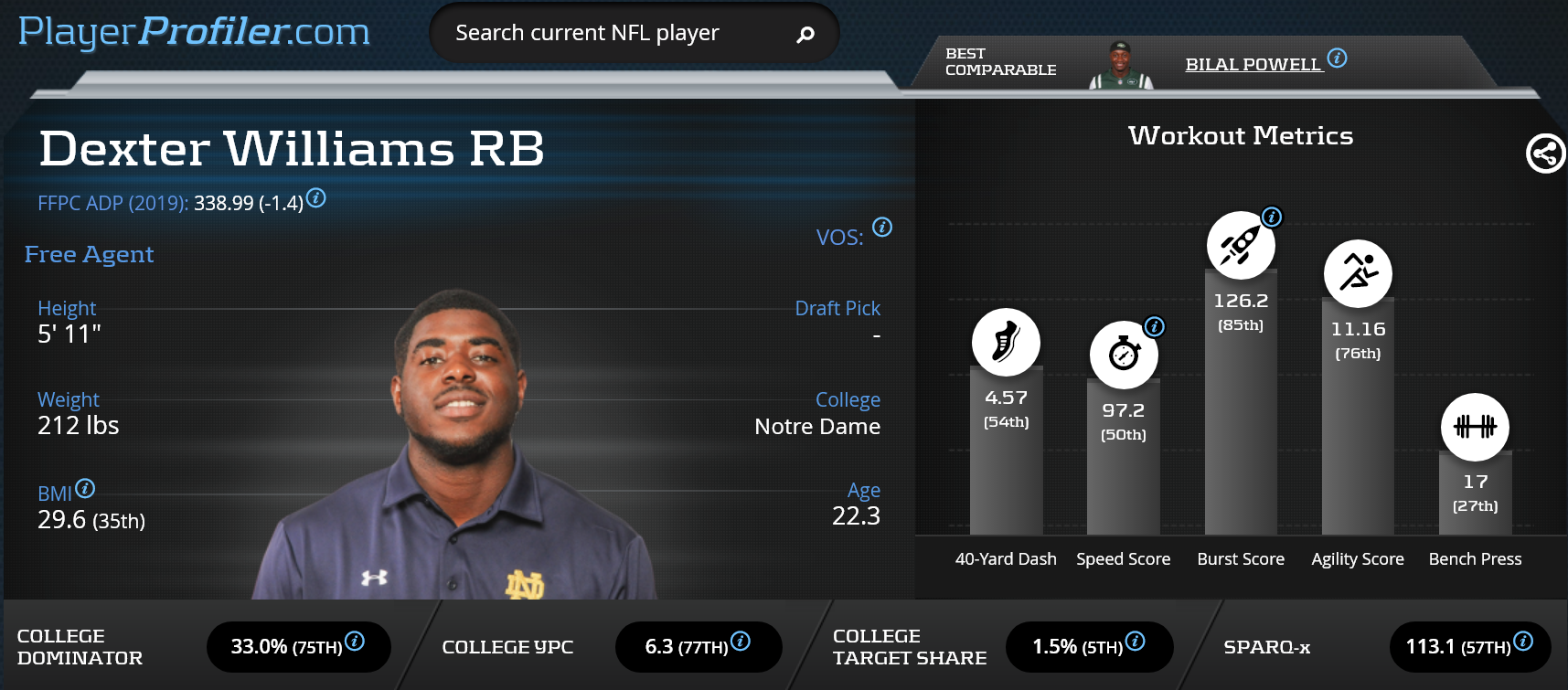Viewport: 1568px width, 690px height.
Task: Select the Agility Score runner icon
Action: 1358,273
